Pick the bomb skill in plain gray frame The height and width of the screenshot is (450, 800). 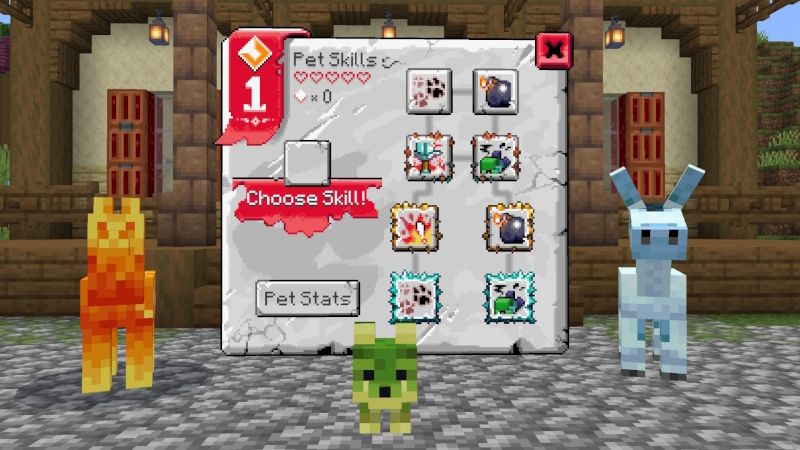click(x=493, y=87)
